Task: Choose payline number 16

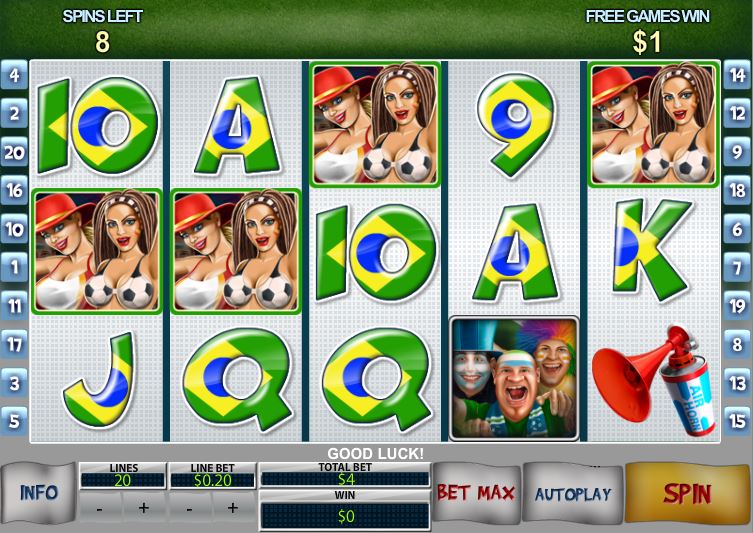Action: 14,190
